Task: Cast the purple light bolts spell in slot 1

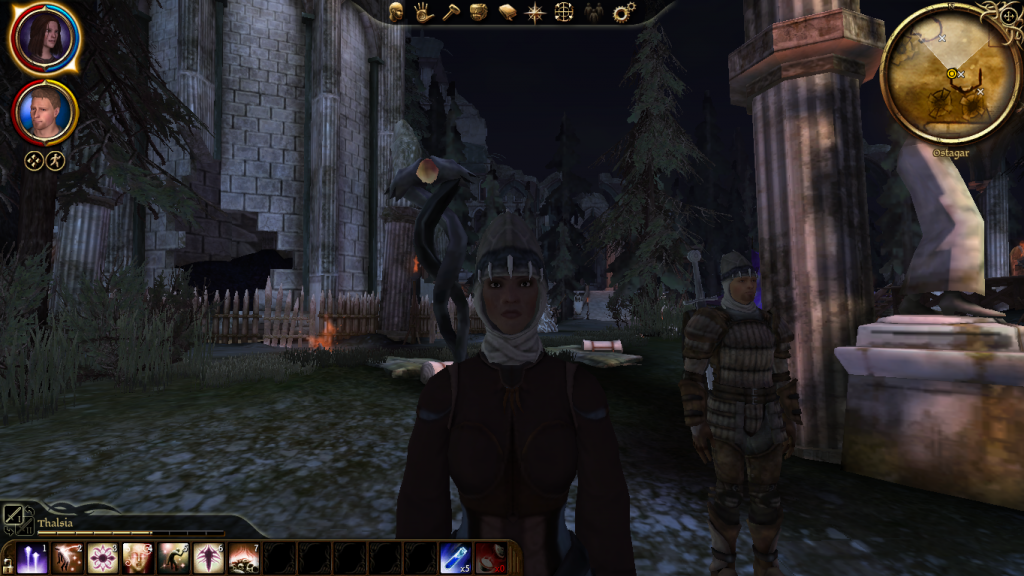Action: click(x=32, y=558)
